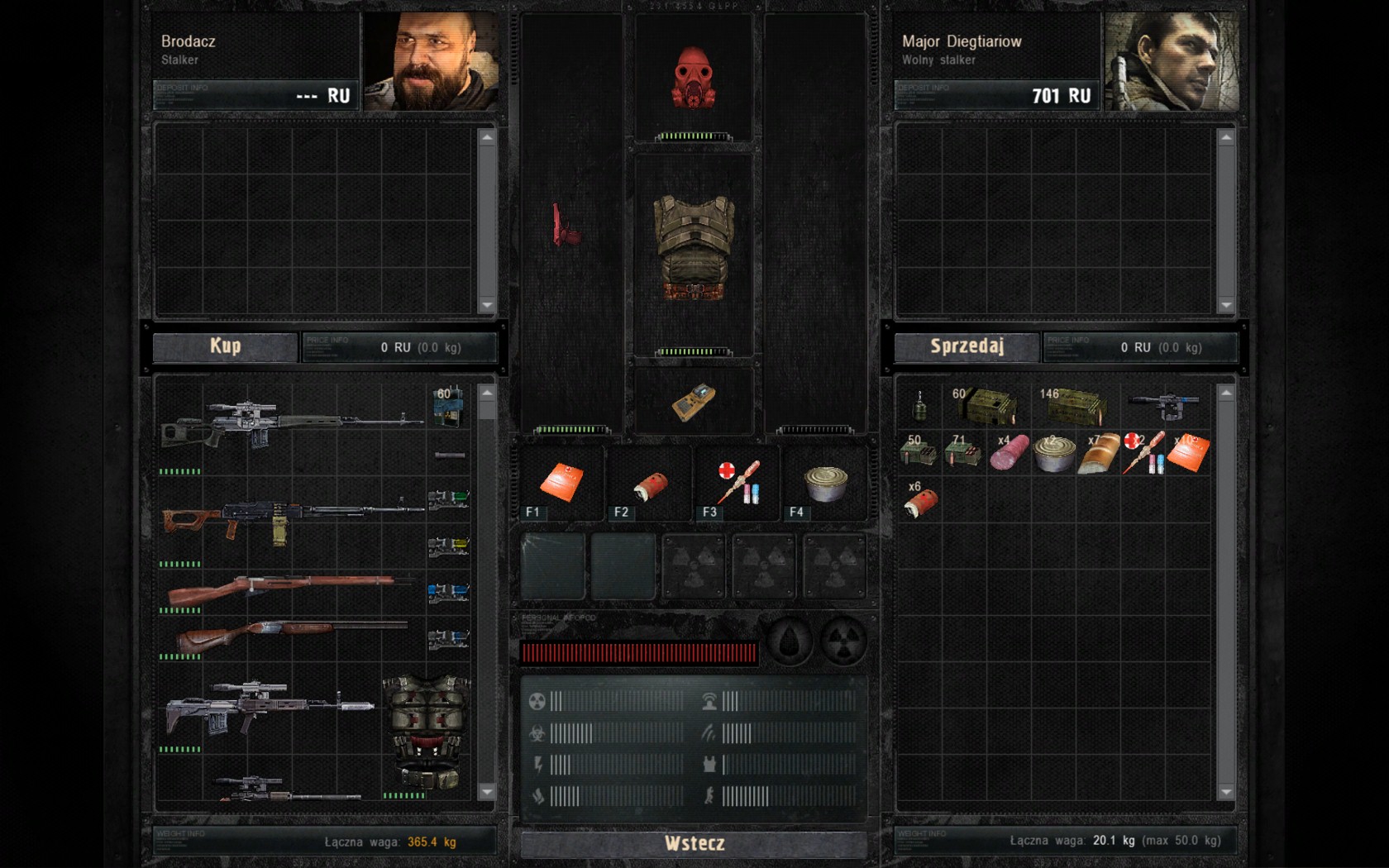Go back using the Wstecz button
Screen dimensions: 1389x868
(x=694, y=843)
